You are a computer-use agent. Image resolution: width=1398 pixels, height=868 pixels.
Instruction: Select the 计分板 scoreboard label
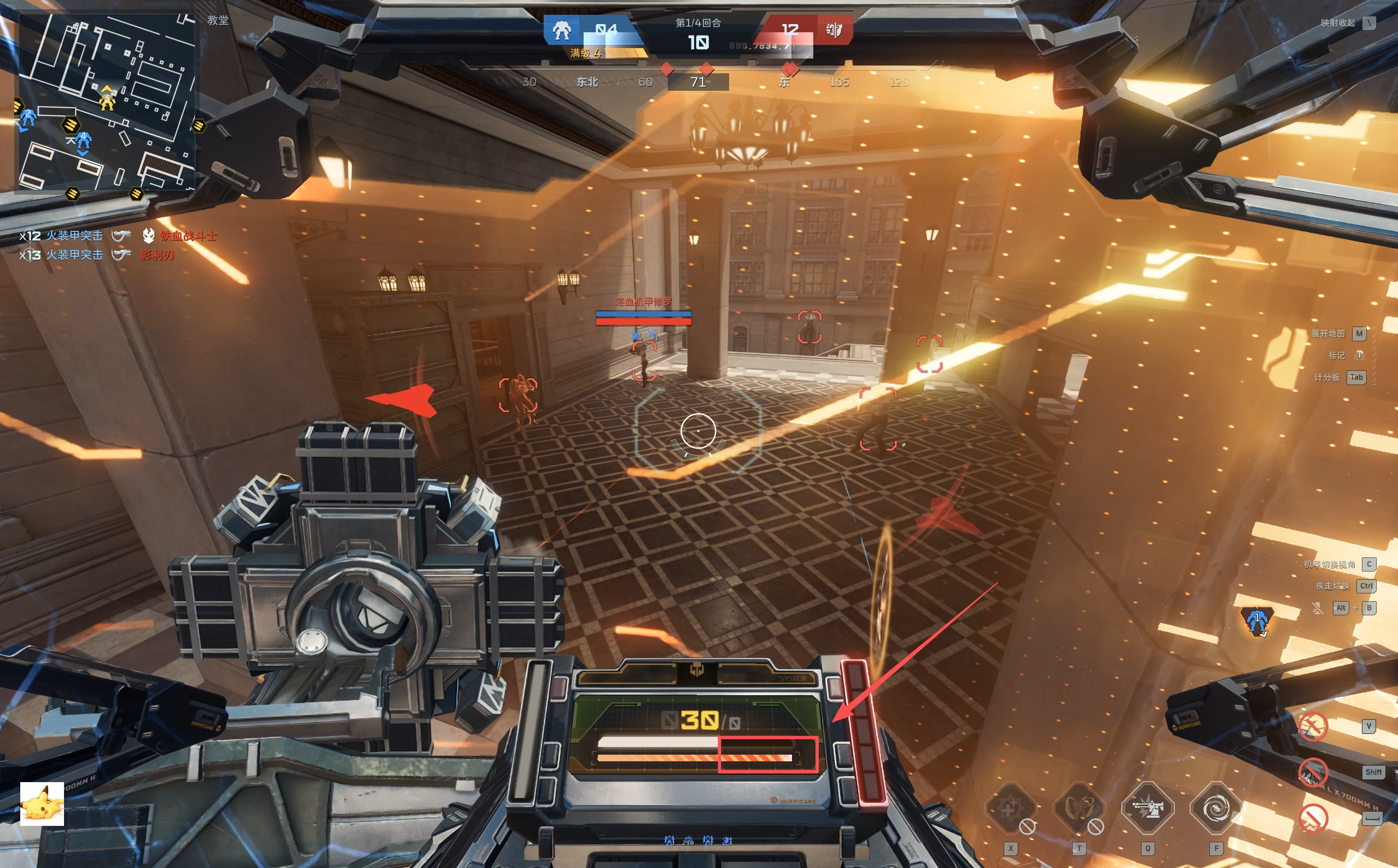point(1327,377)
